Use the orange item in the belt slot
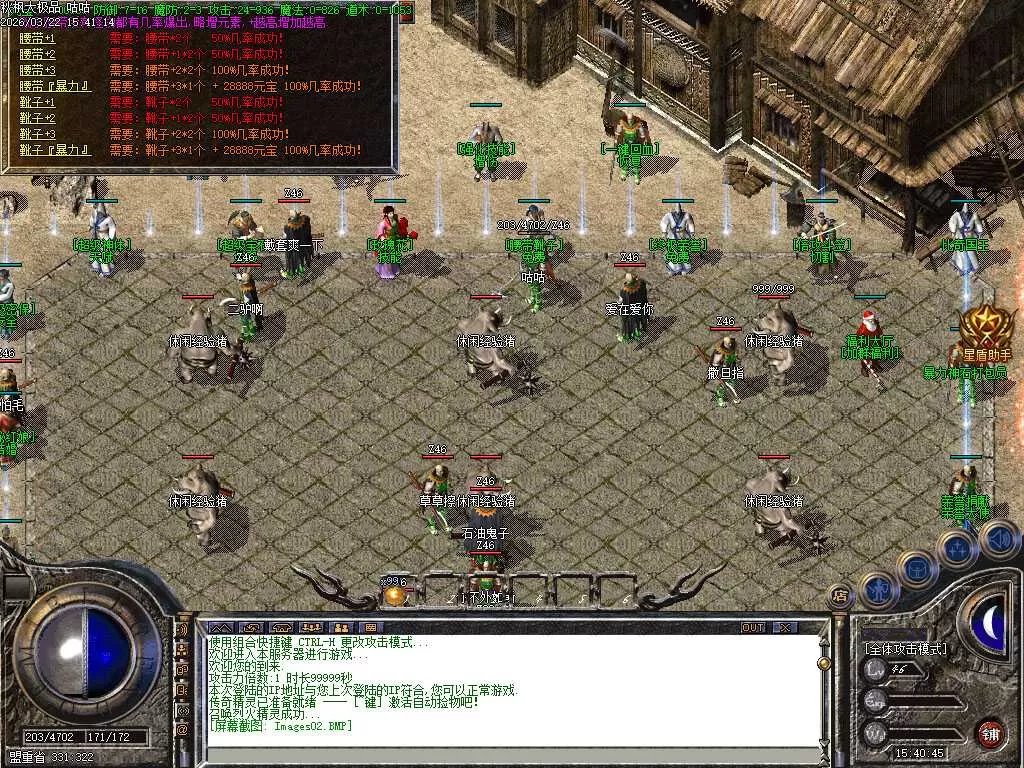This screenshot has width=1024, height=768. [x=396, y=595]
